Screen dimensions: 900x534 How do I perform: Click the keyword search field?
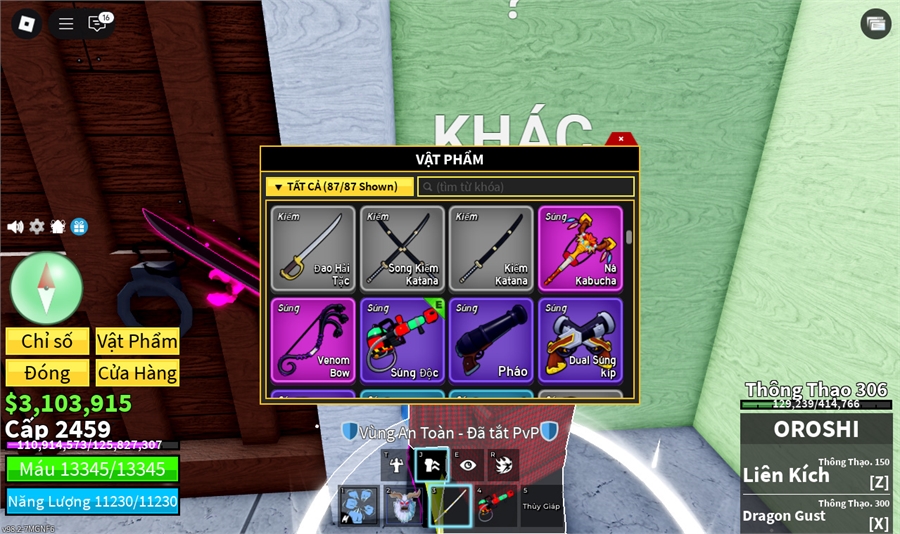tap(526, 187)
